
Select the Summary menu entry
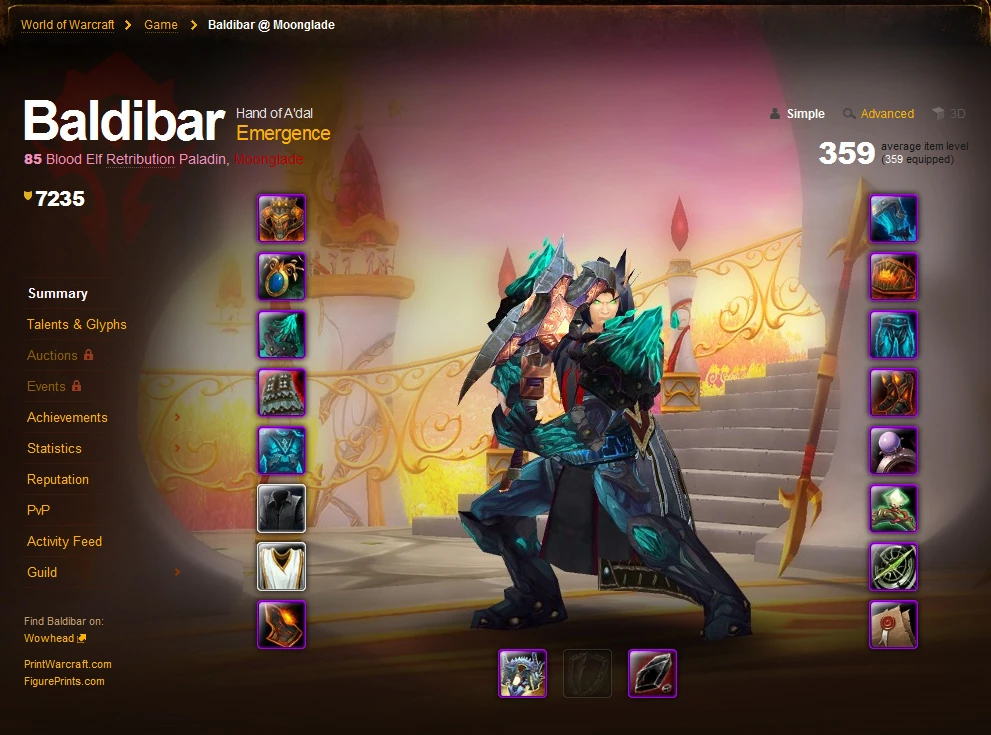coord(58,293)
